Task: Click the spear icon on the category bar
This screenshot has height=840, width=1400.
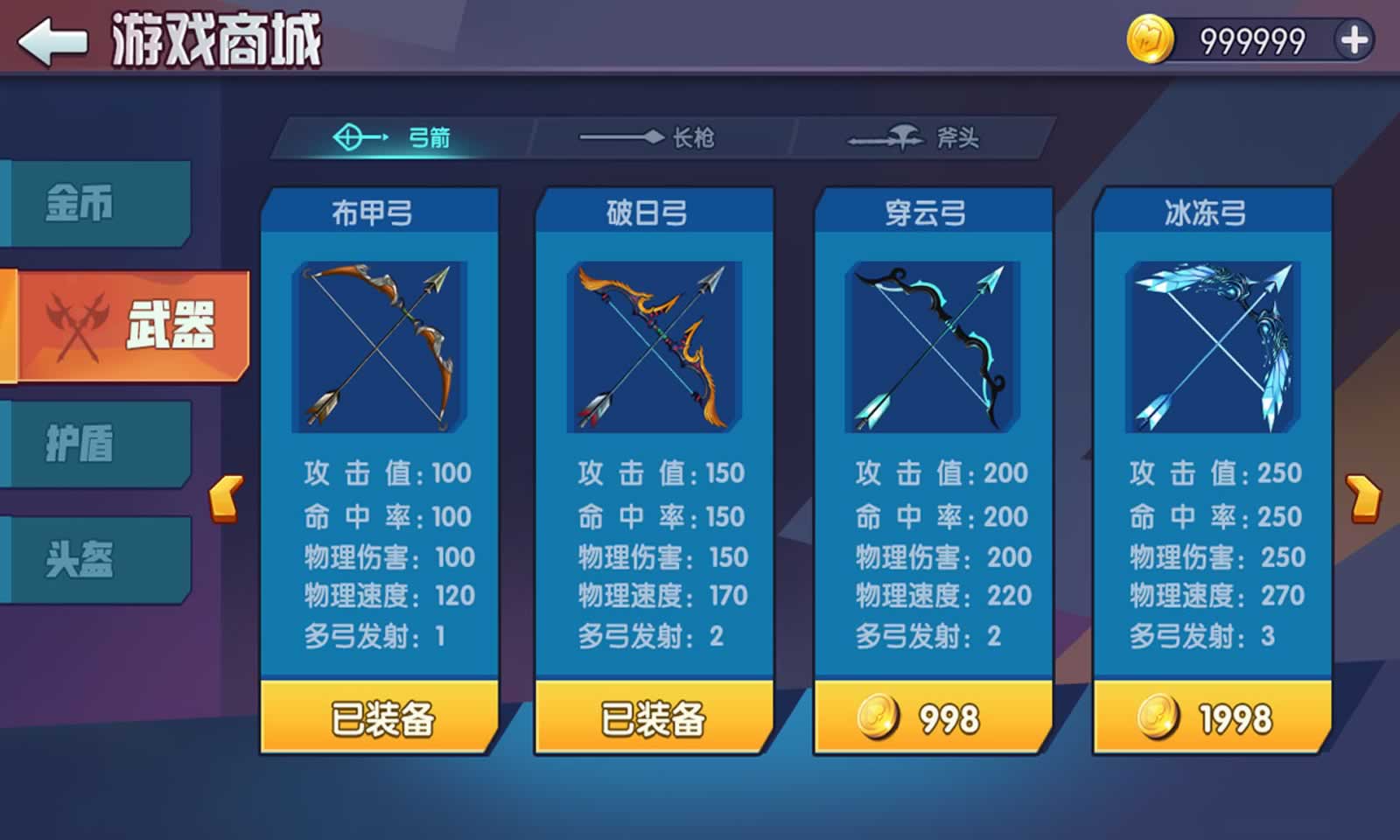Action: coord(621,136)
